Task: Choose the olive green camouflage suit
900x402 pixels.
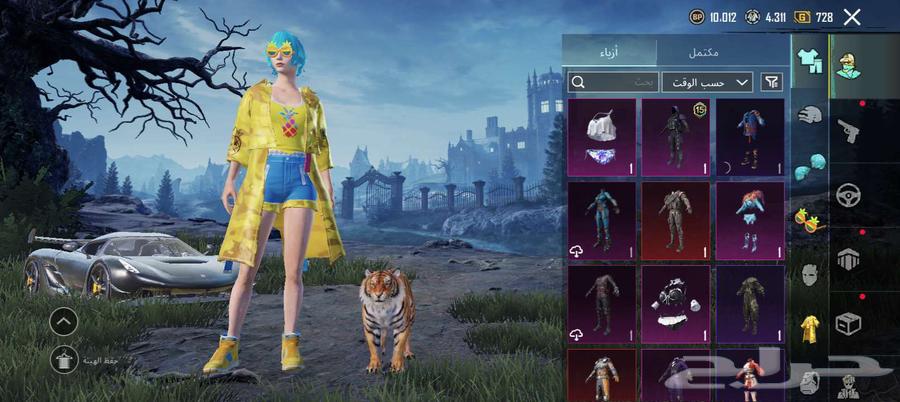Action: pyautogui.click(x=750, y=303)
